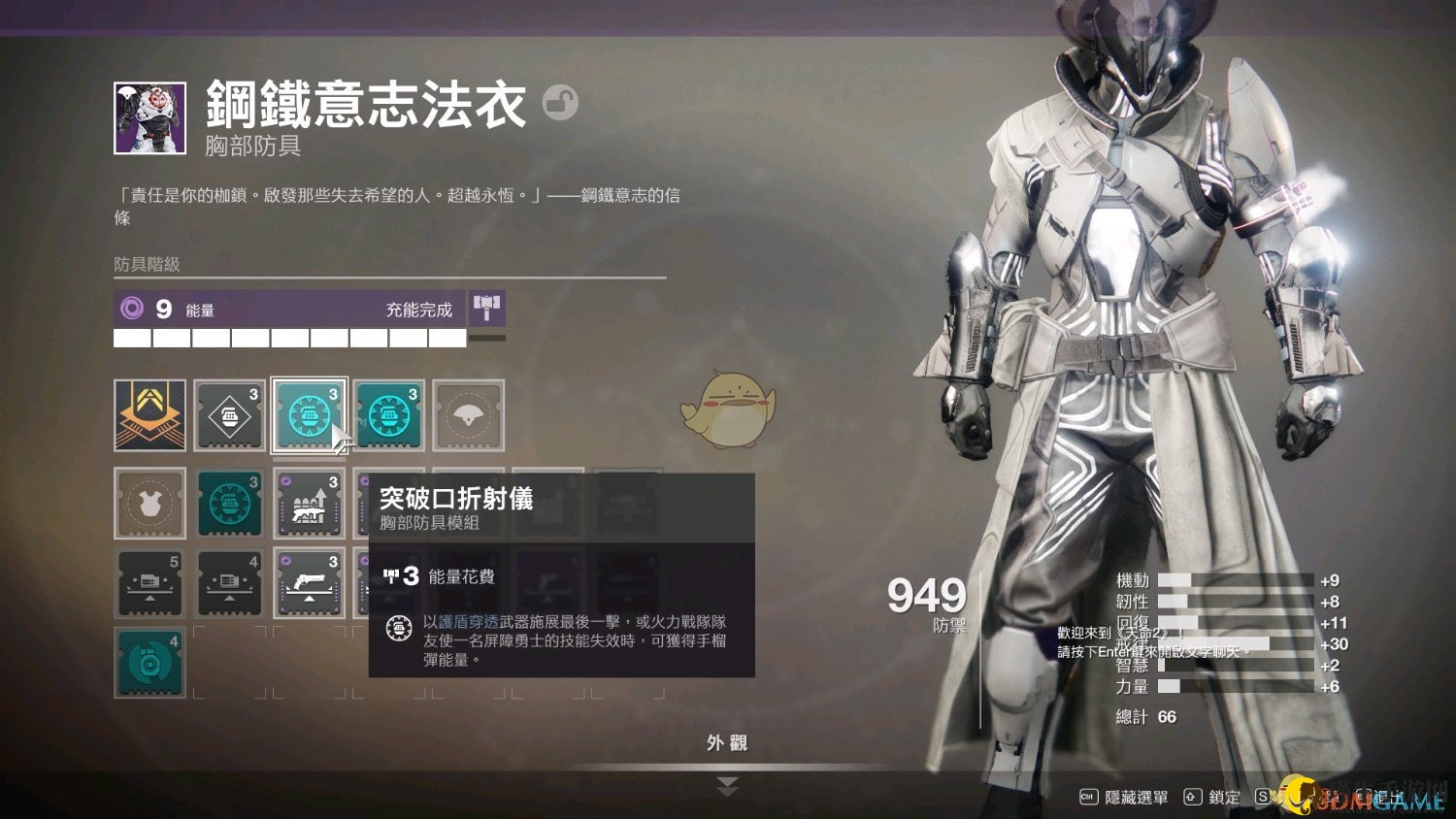
Task: Switch to the 外觀 appearance tab
Action: 729,740
